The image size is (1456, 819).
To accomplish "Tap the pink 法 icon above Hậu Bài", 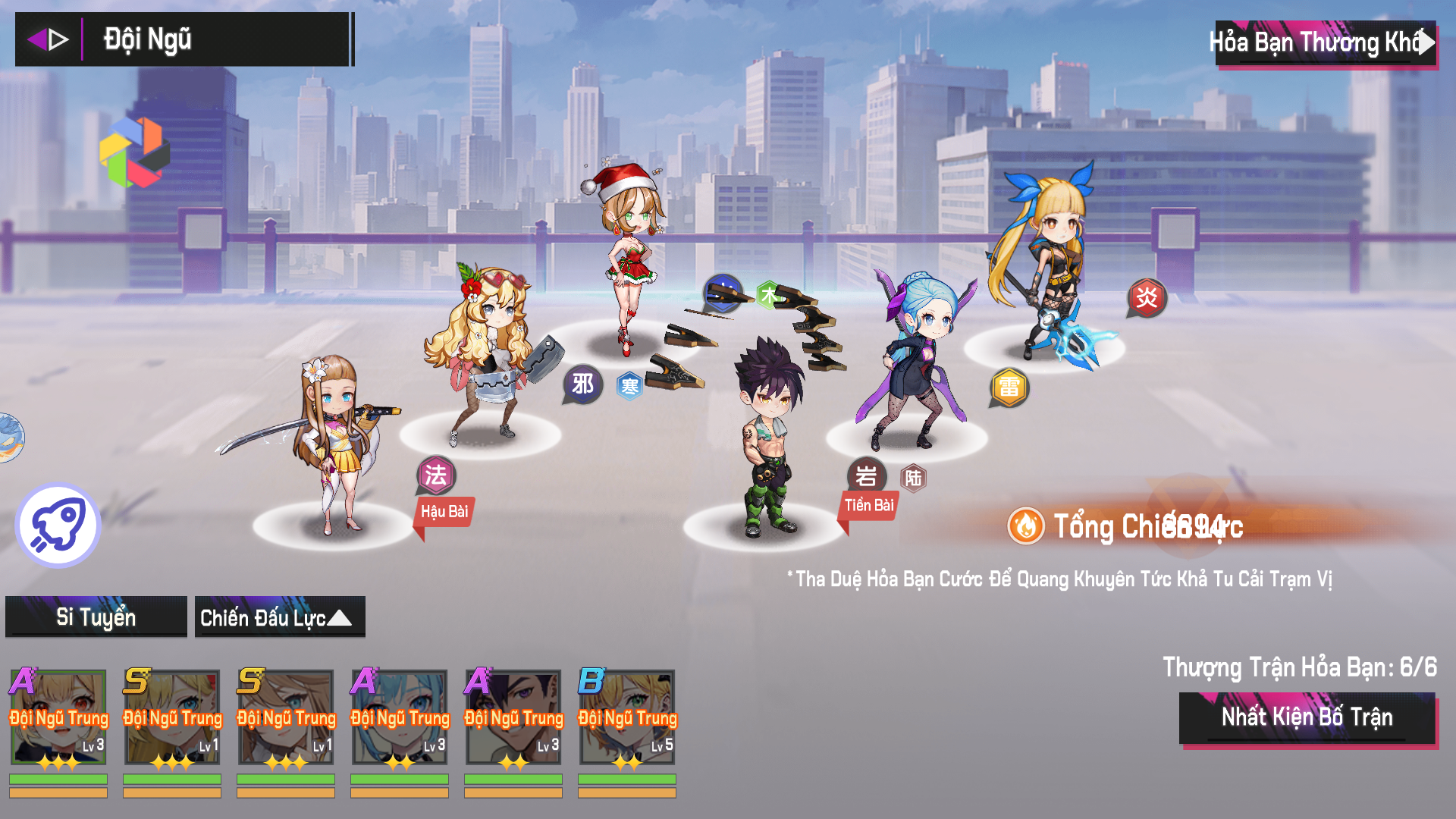I will (x=436, y=475).
